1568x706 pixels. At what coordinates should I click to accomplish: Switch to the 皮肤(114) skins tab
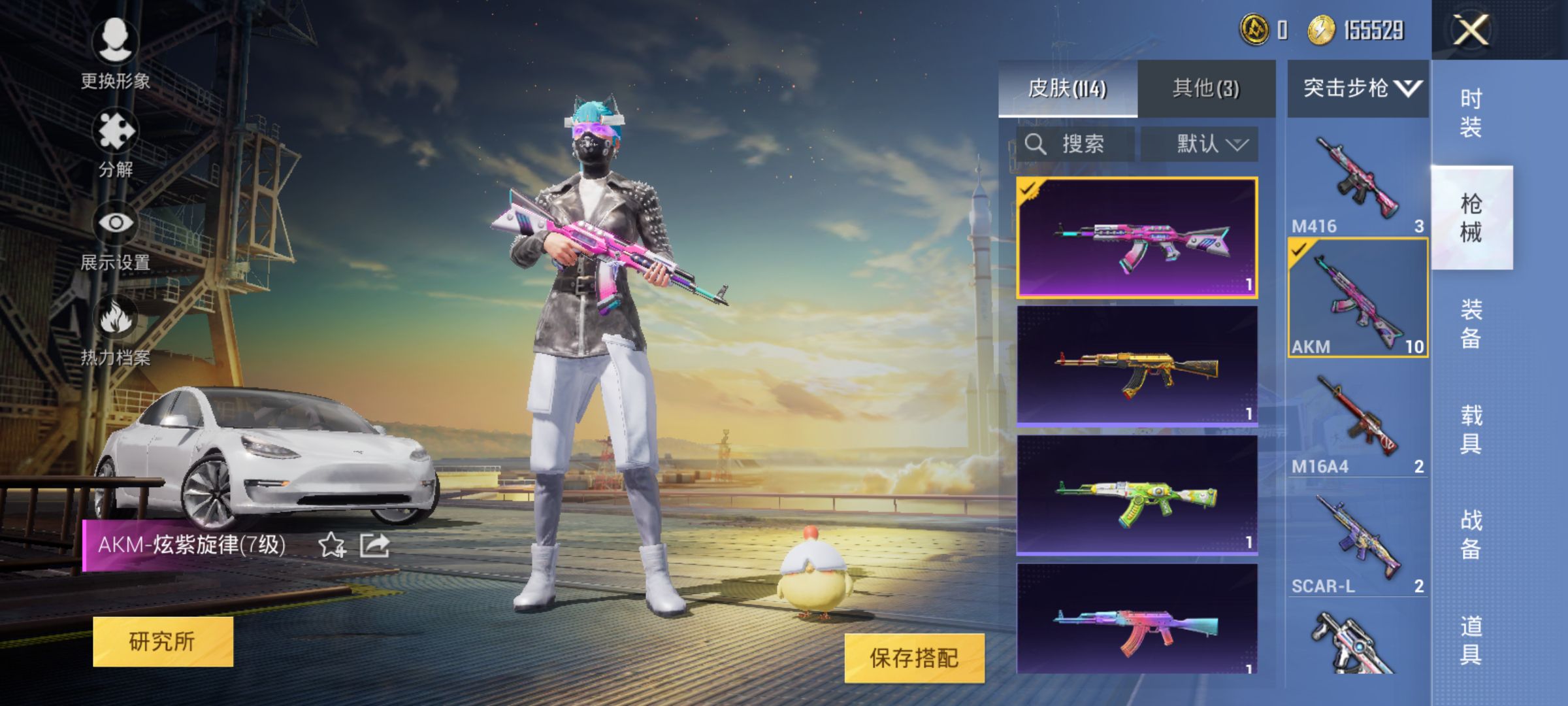click(1068, 88)
